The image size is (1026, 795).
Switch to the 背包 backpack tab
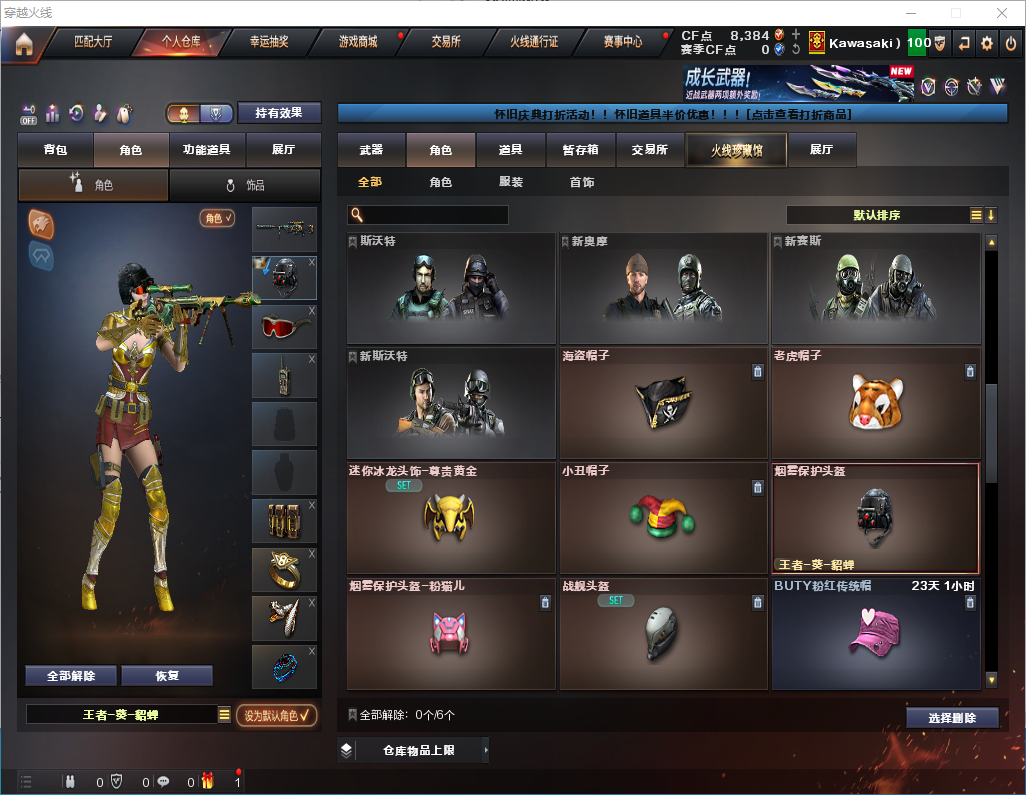55,150
